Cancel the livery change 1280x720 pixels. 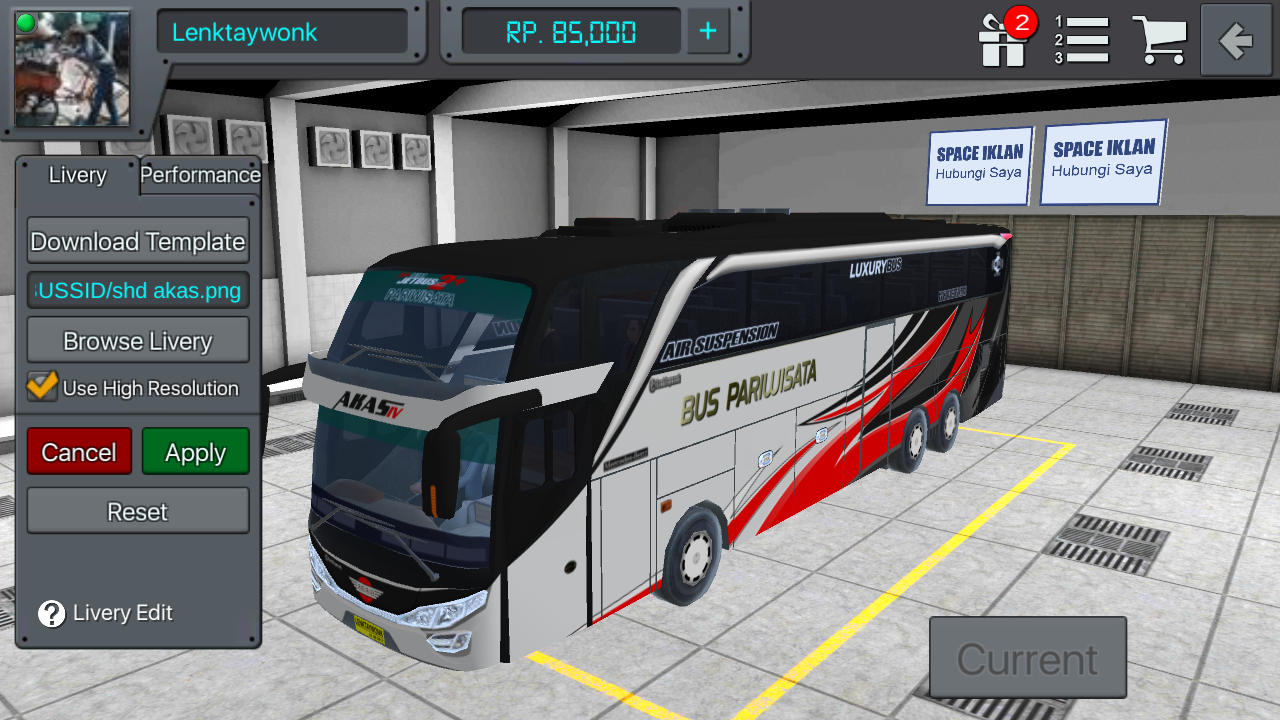coord(79,451)
